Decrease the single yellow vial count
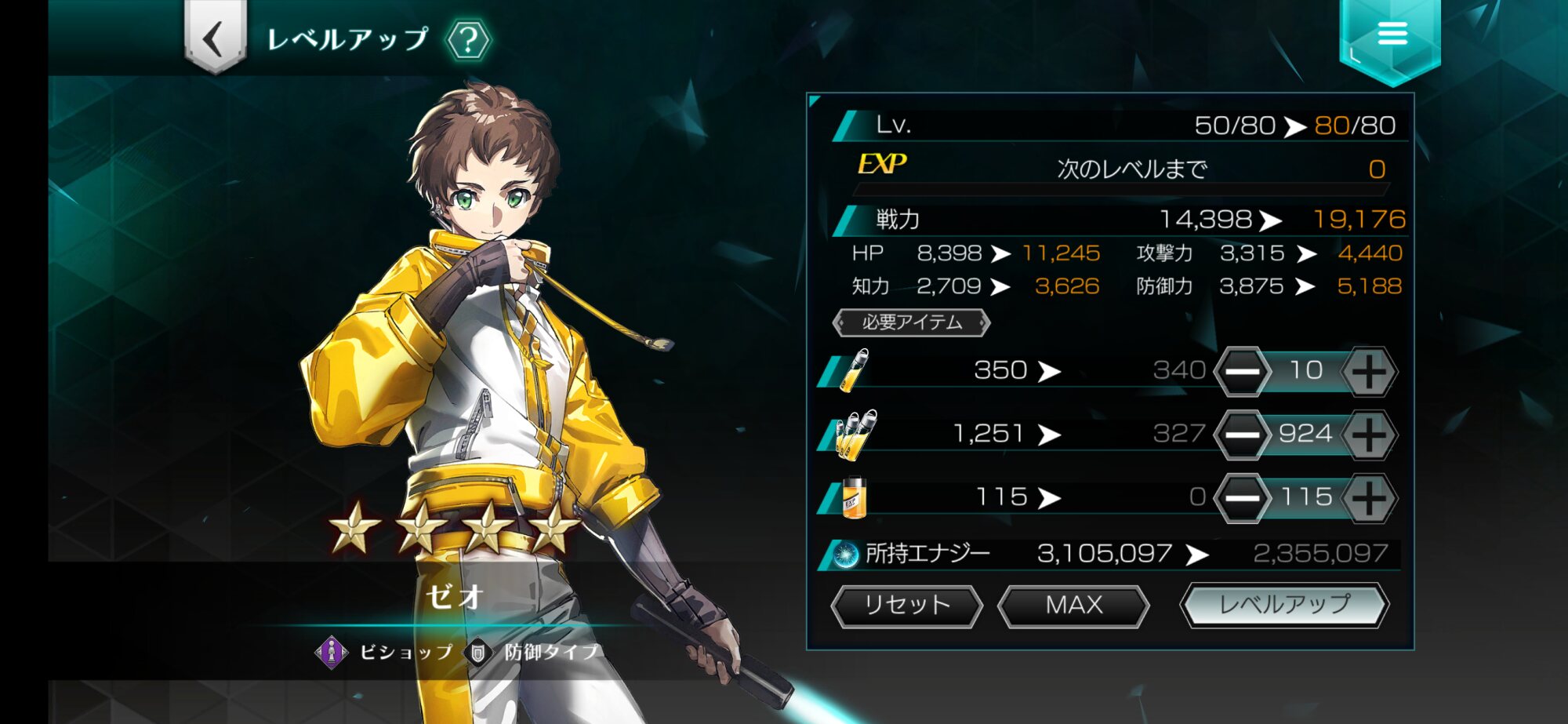The width and height of the screenshot is (1568, 724). (x=1242, y=371)
